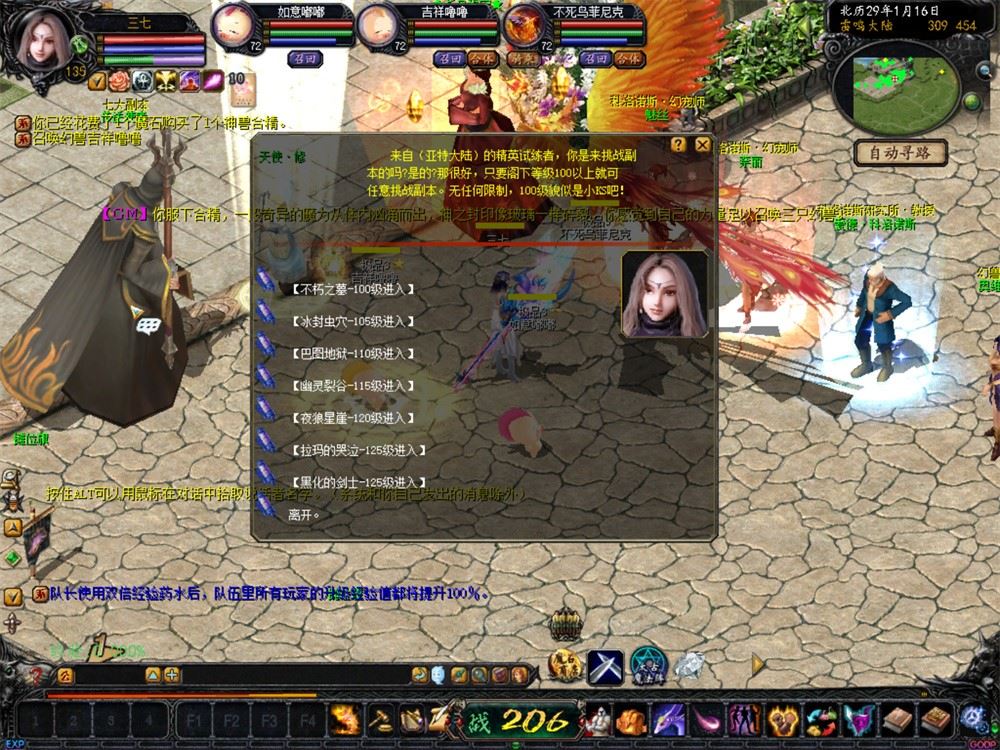This screenshot has width=1000, height=750.
Task: Click the 自动寻路 auto-pathfinding button
Action: (x=900, y=153)
